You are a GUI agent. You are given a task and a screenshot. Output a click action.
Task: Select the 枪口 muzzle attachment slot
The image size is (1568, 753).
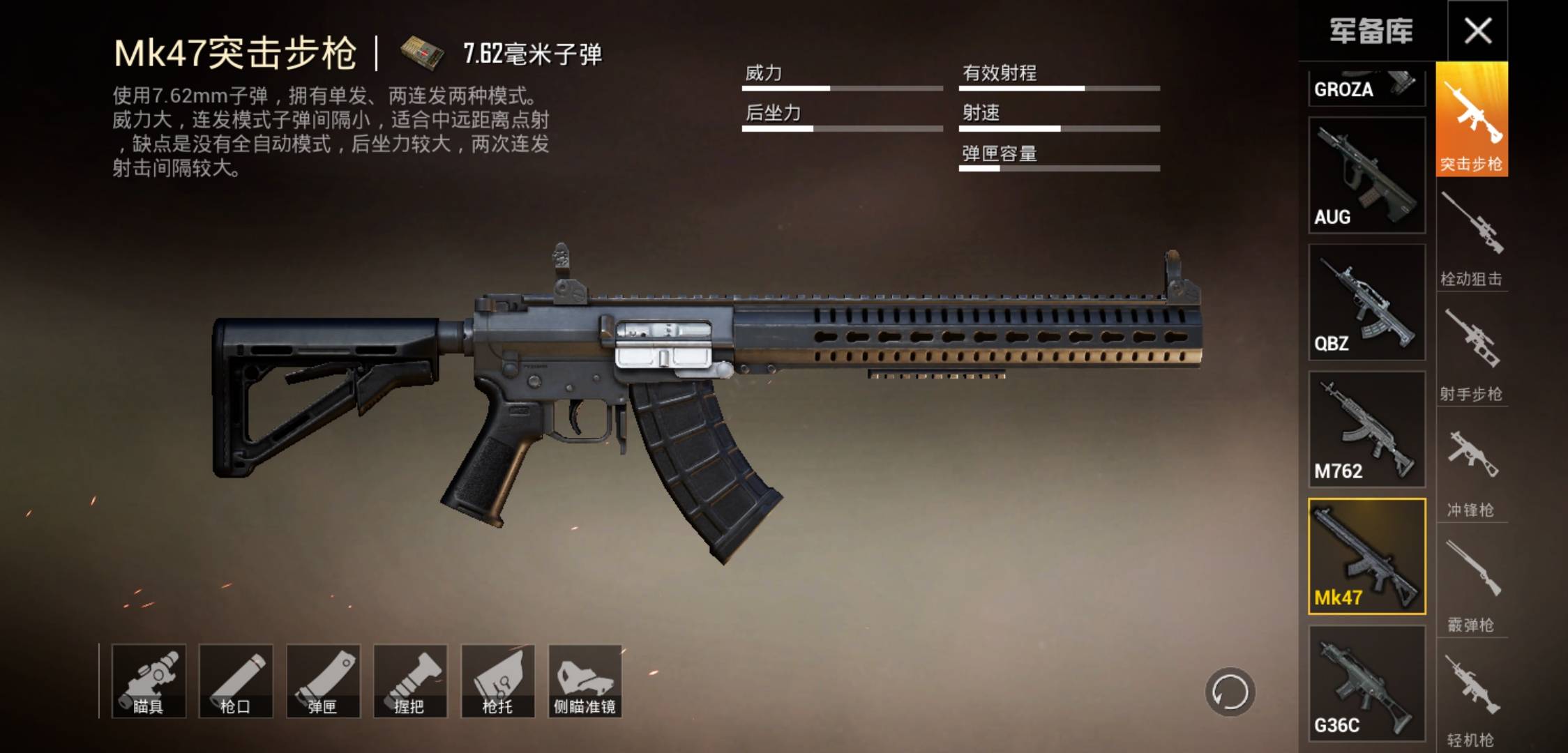(236, 680)
